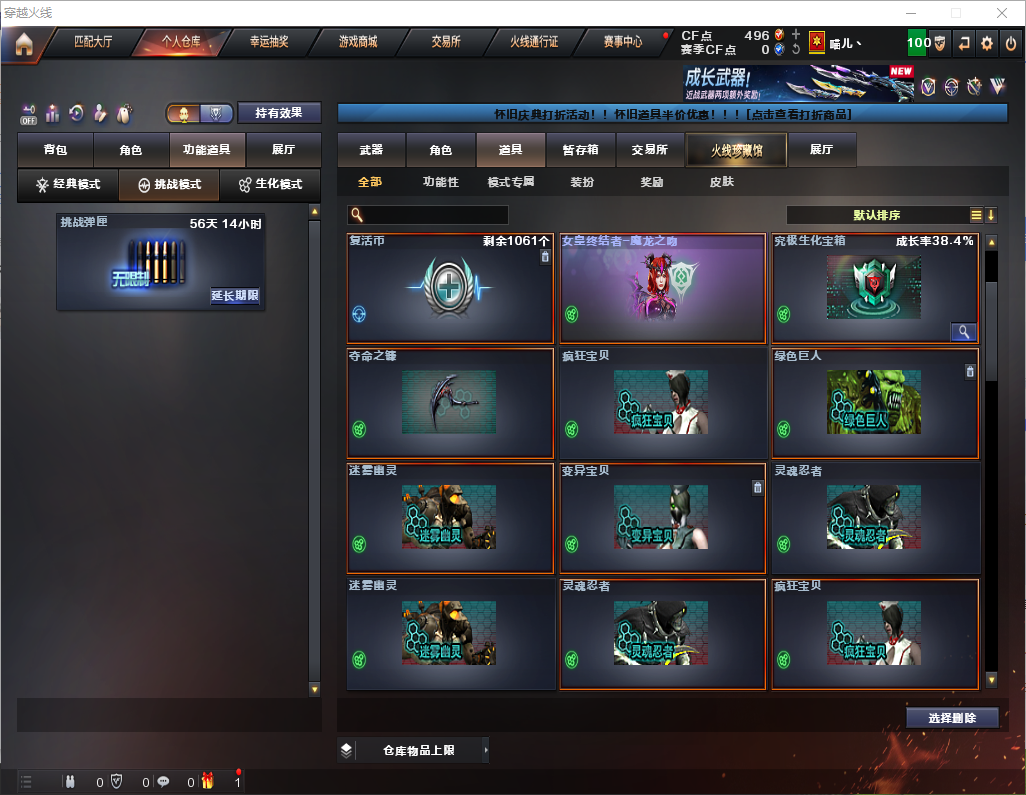Switch to the 武器 weapons tab
Viewport: 1026px width, 795px height.
click(x=371, y=150)
